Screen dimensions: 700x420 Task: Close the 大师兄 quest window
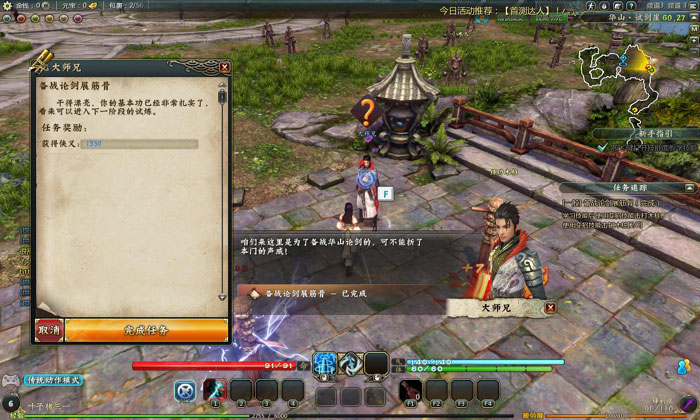point(225,67)
